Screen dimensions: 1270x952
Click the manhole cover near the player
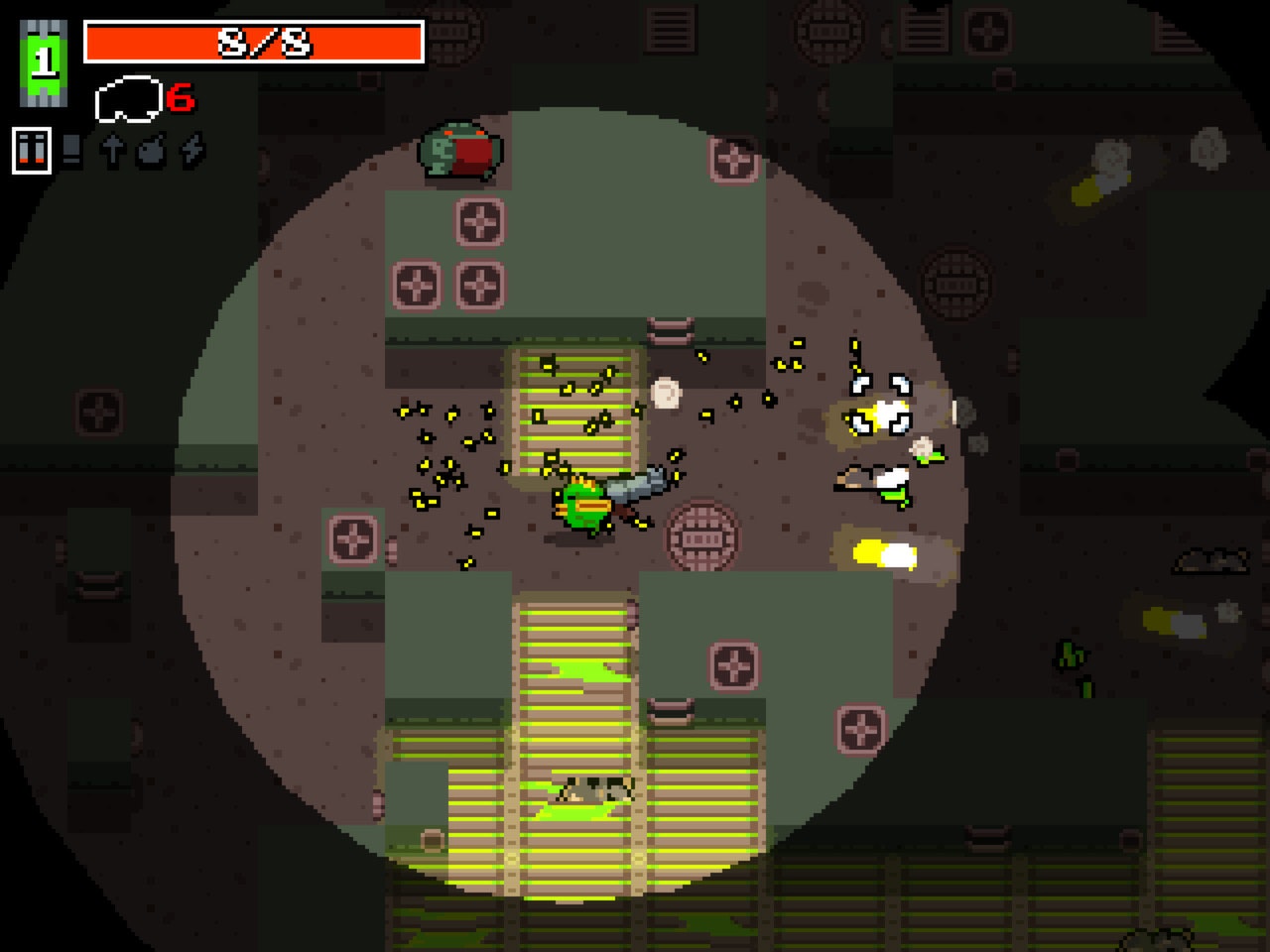point(701,535)
